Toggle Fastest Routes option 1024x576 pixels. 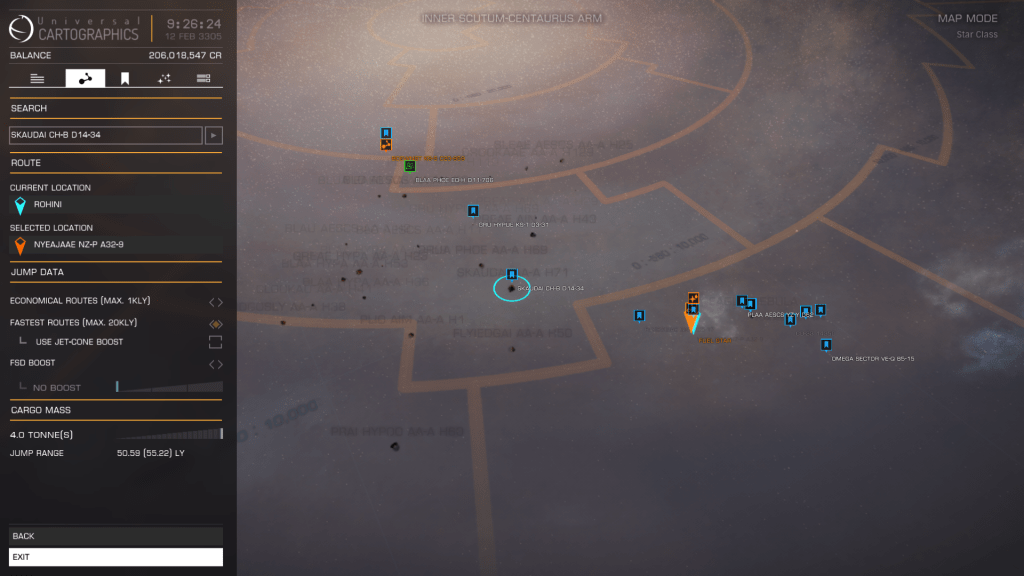[x=215, y=323]
